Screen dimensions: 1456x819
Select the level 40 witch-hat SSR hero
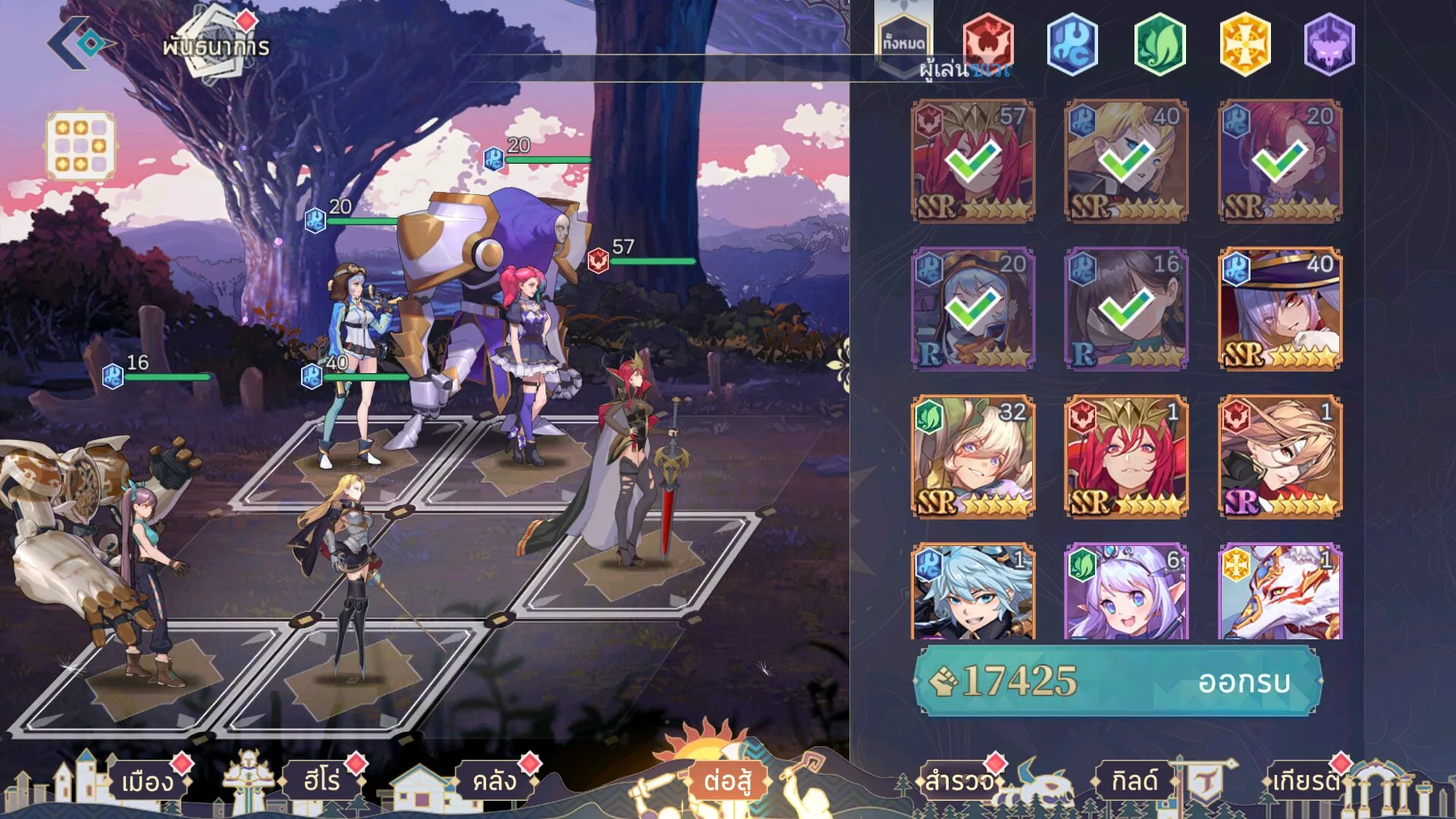(1280, 309)
